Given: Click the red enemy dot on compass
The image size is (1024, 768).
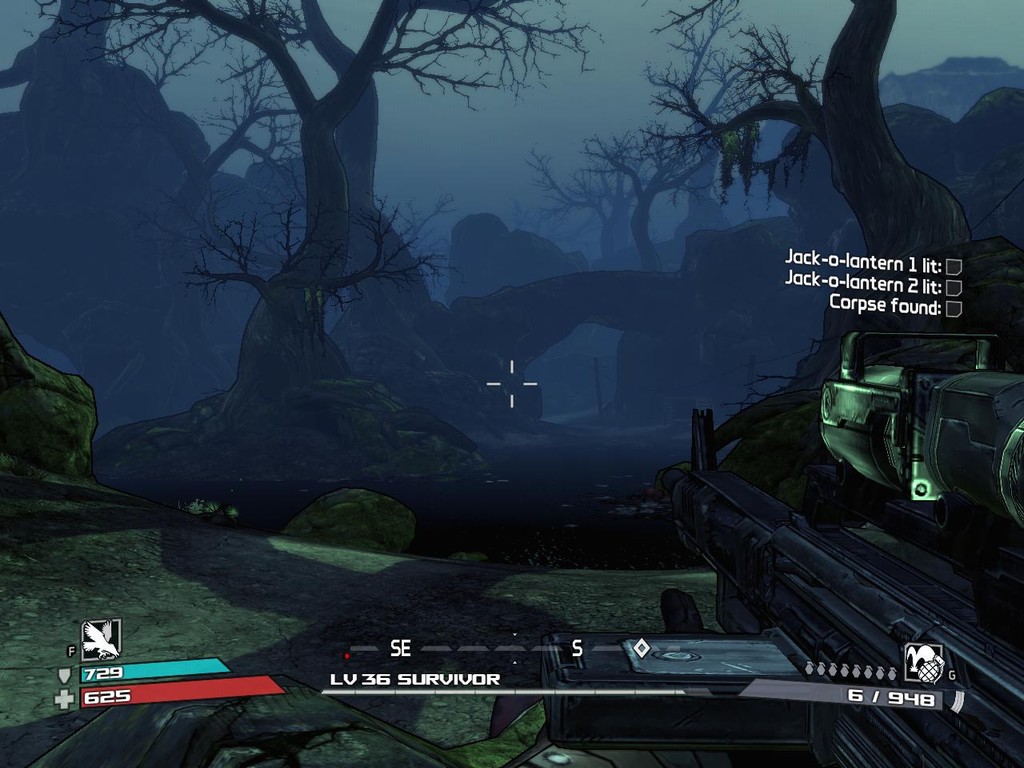Looking at the screenshot, I should (347, 656).
